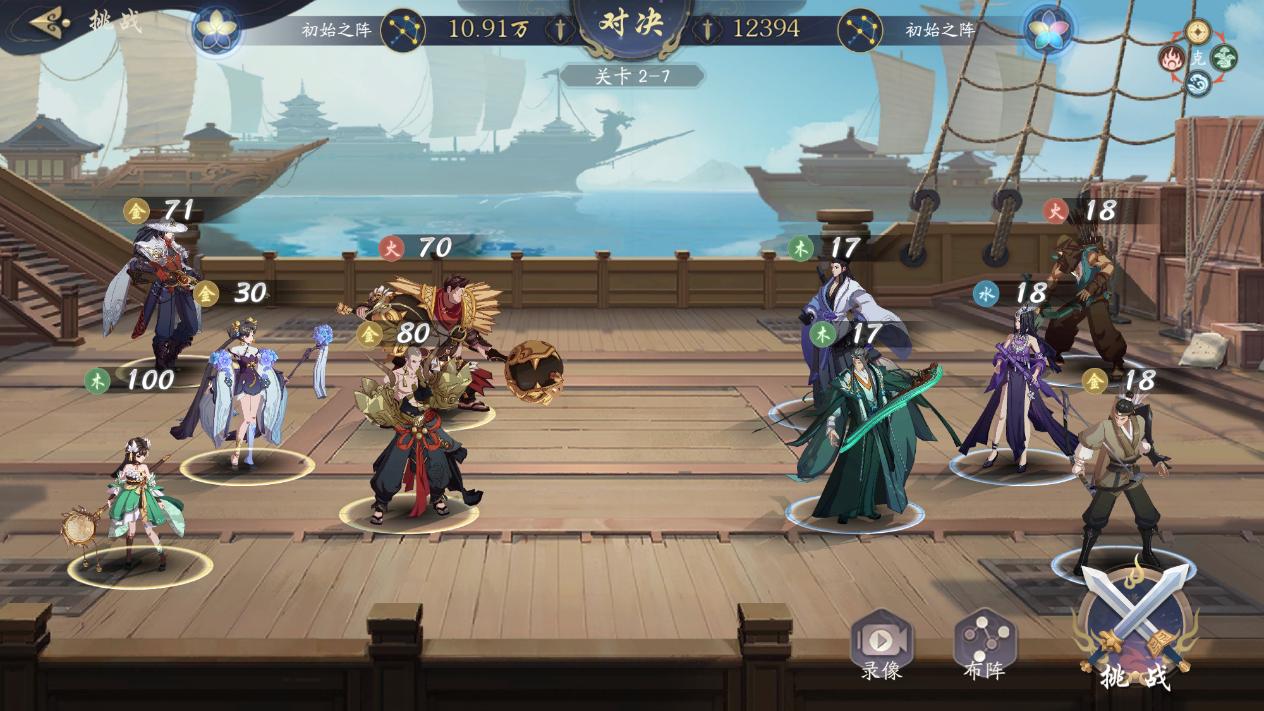Viewport: 1264px width, 711px height.
Task: Tap the player's yellow flower emblem
Action: [x=213, y=29]
